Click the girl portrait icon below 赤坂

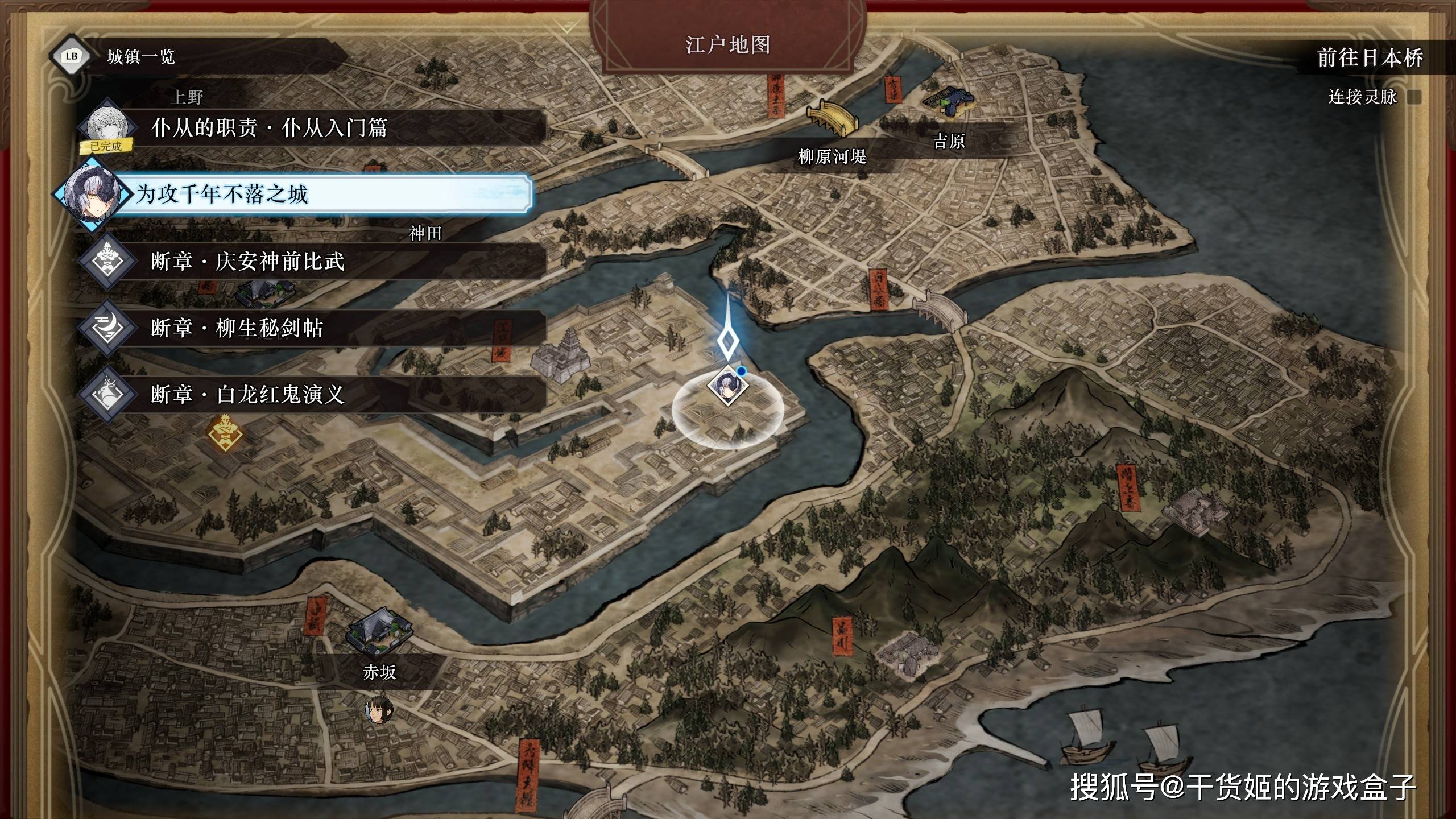pos(379,710)
